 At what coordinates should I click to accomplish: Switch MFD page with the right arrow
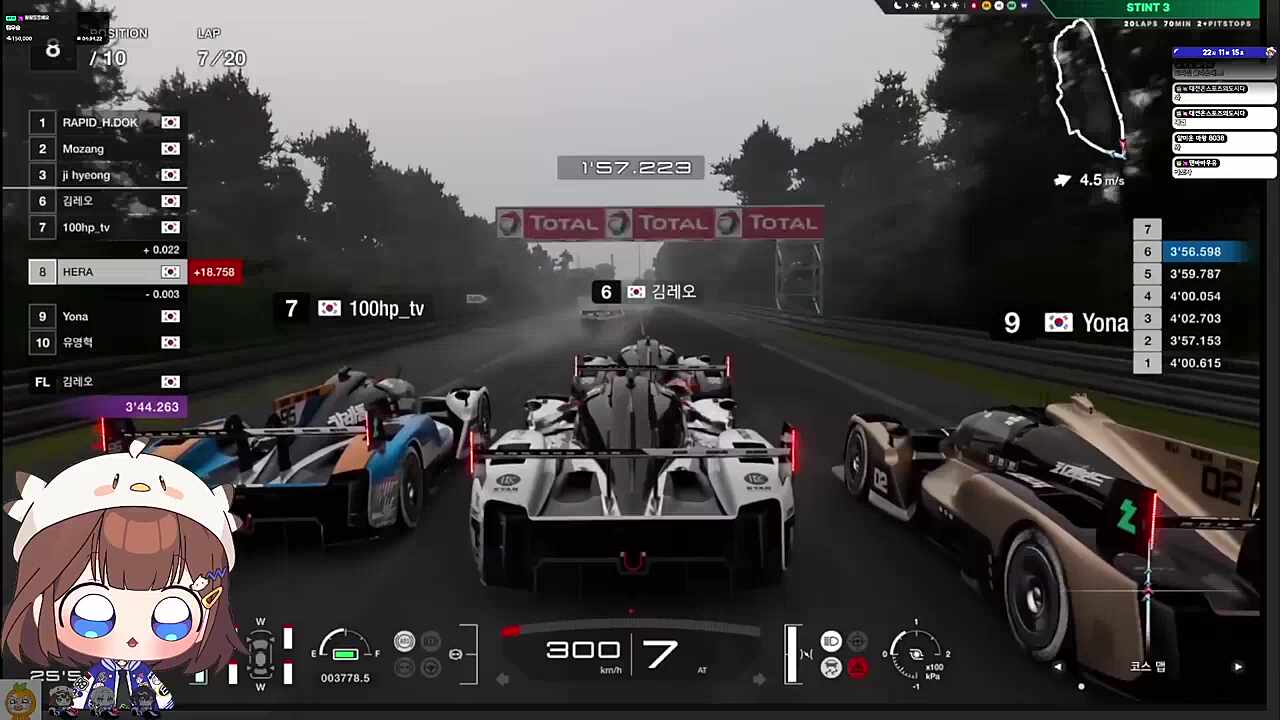click(1238, 667)
